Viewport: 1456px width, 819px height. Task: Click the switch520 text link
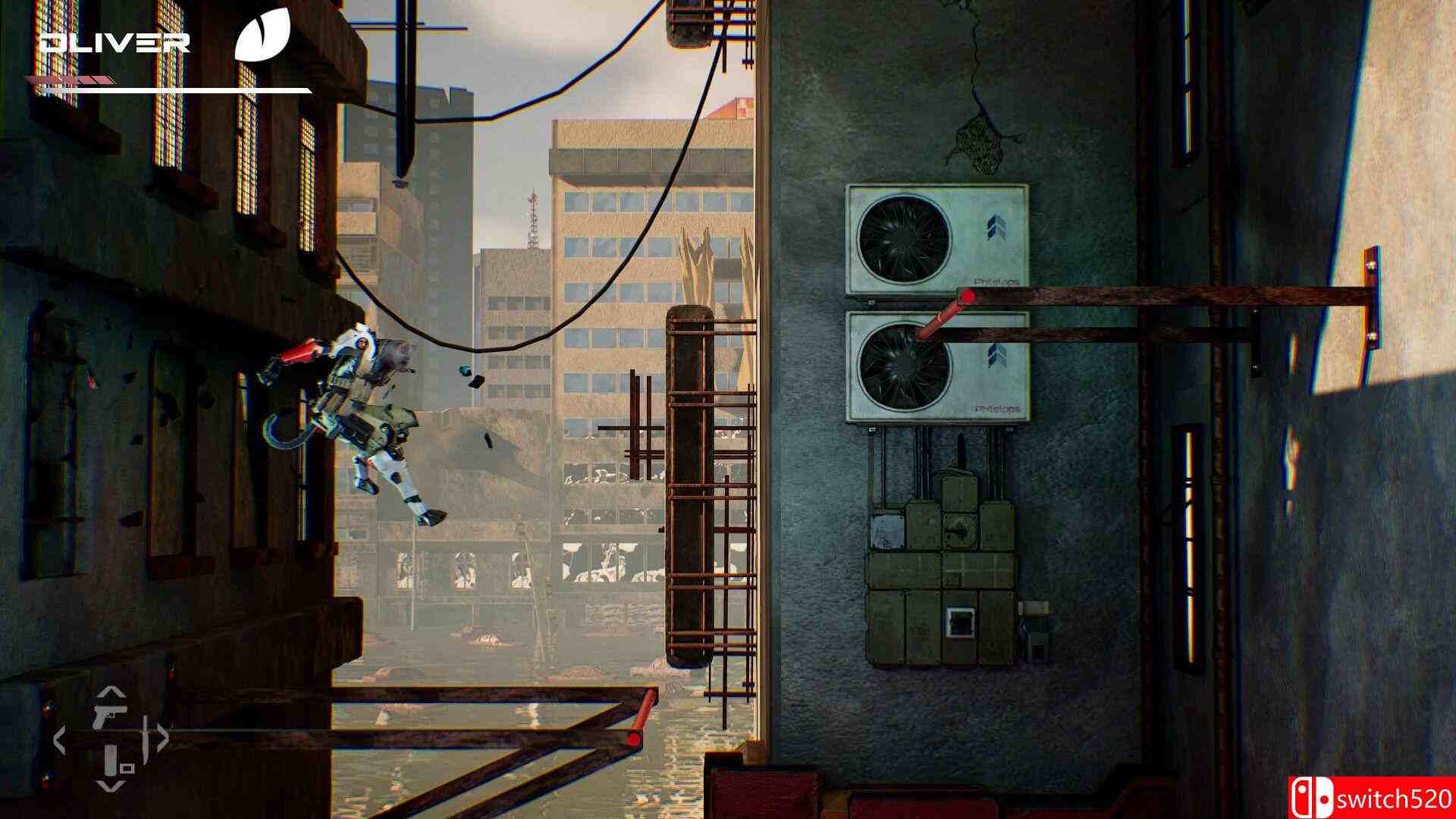[x=1395, y=798]
